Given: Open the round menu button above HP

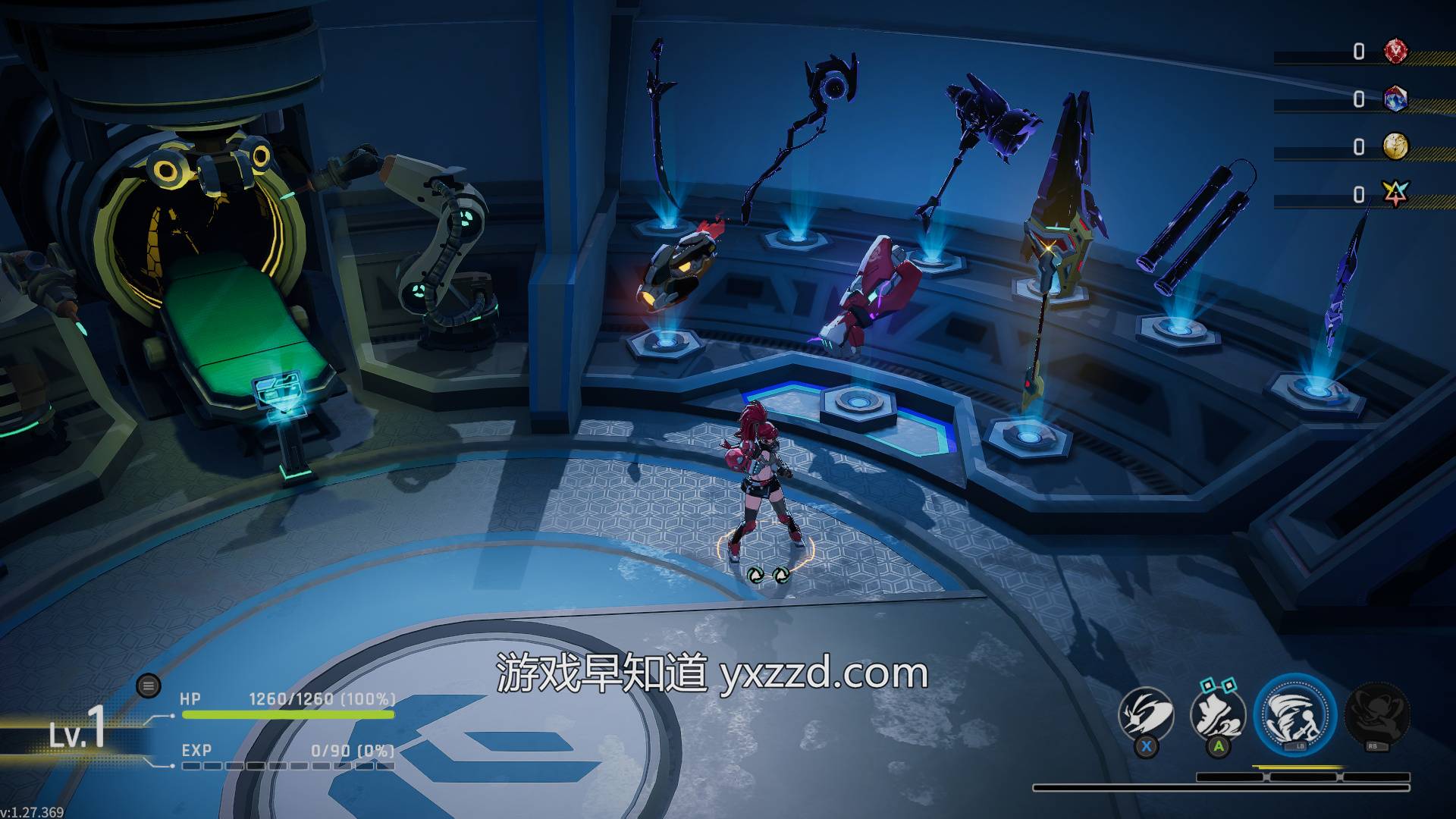Looking at the screenshot, I should [149, 686].
